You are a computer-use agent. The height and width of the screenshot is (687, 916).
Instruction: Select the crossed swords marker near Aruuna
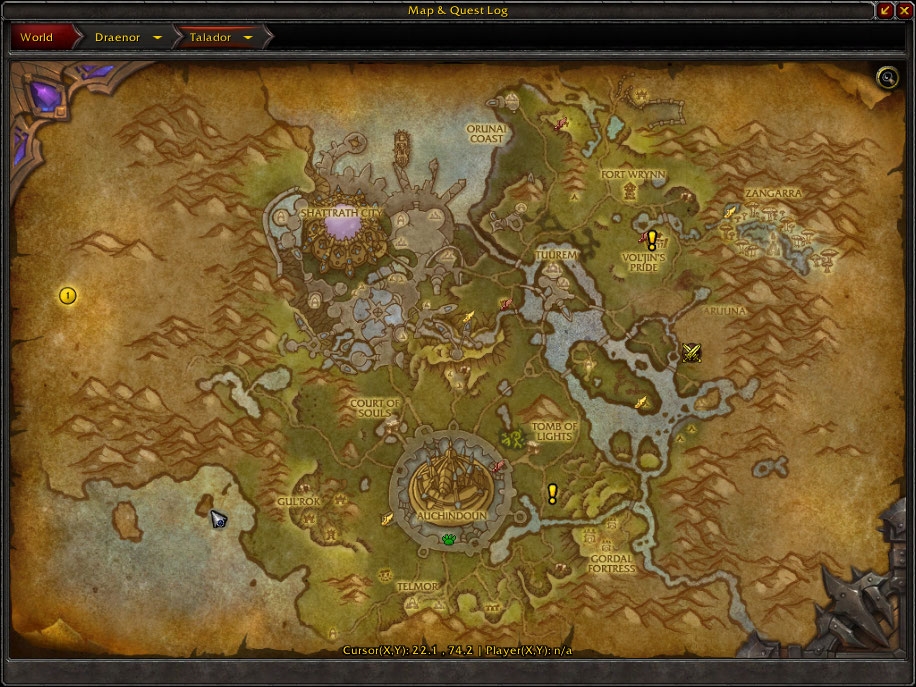691,351
